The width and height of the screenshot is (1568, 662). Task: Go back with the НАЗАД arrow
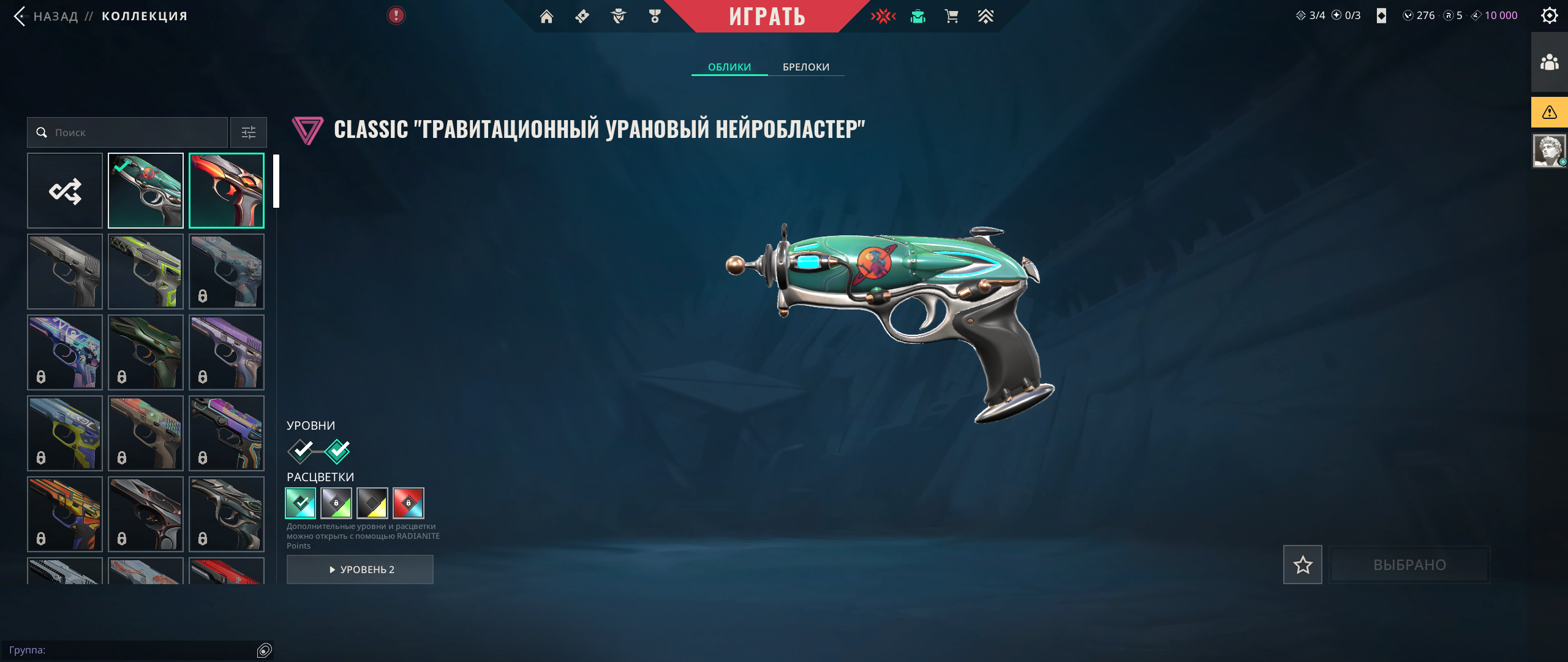(21, 16)
